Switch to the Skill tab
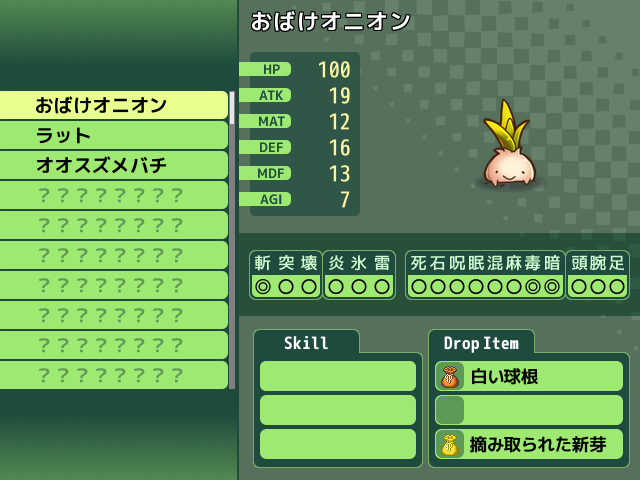This screenshot has height=480, width=640. (306, 343)
